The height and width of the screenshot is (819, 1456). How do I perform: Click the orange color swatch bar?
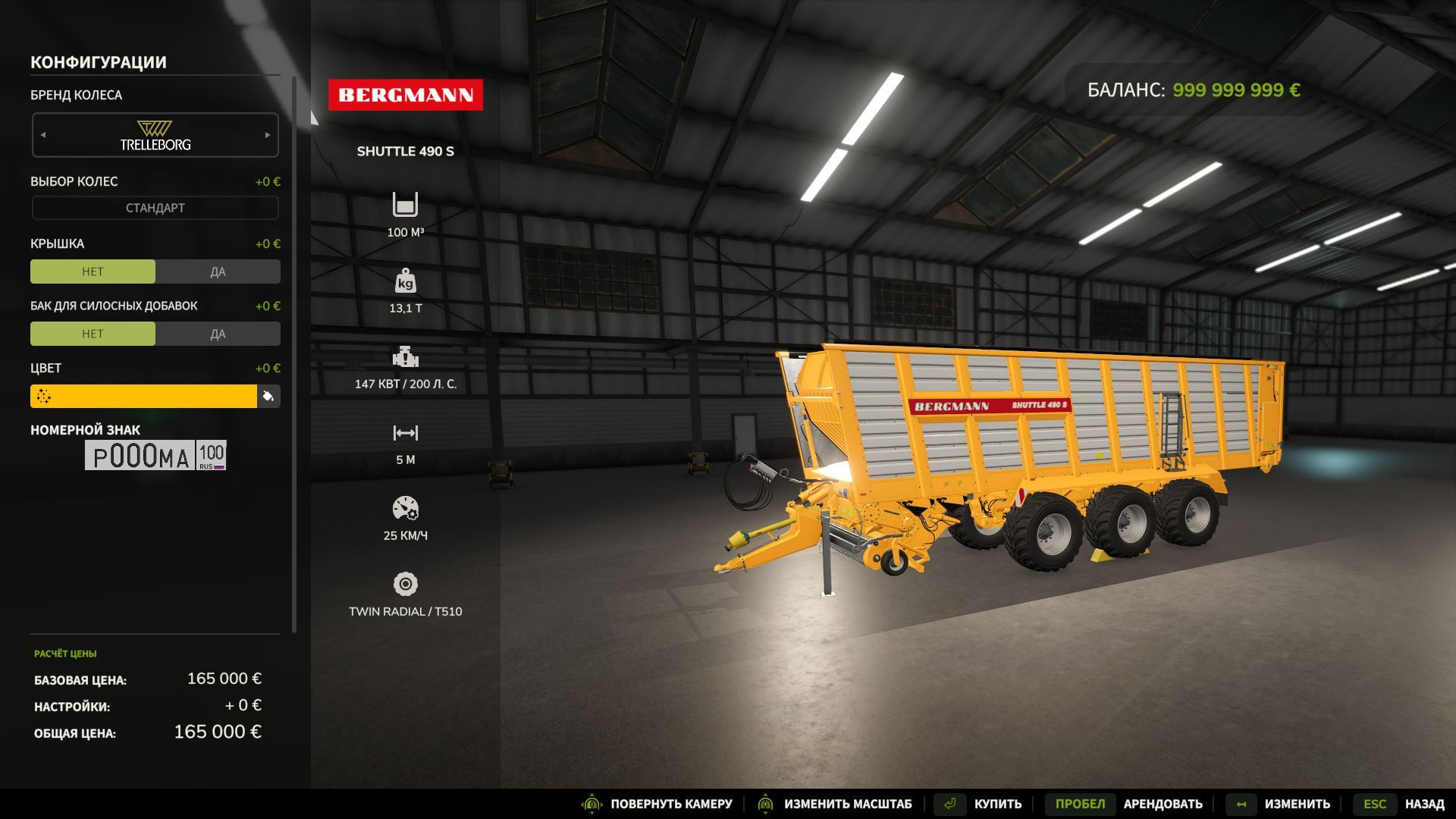point(144,396)
